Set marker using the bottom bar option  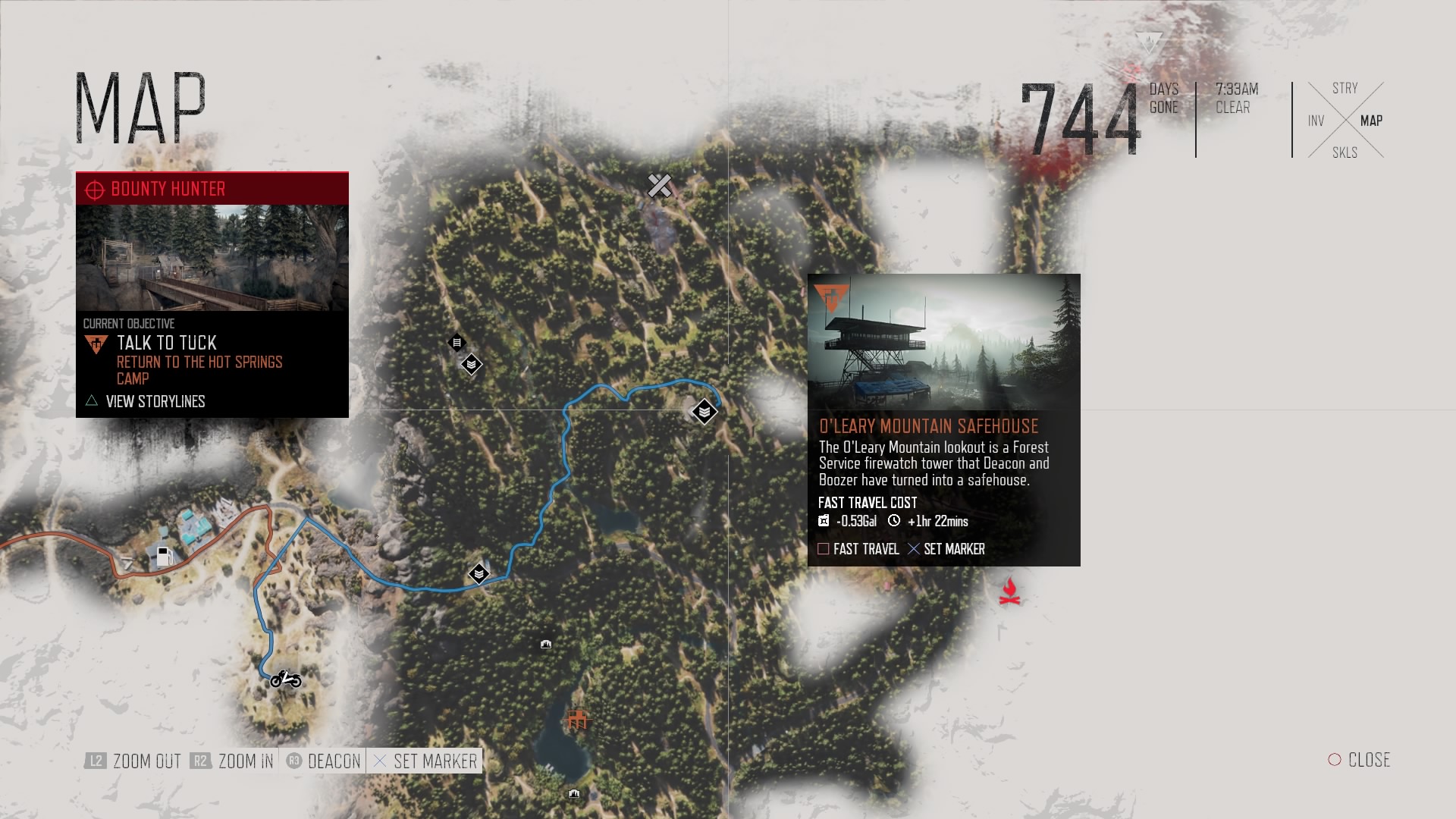point(425,761)
